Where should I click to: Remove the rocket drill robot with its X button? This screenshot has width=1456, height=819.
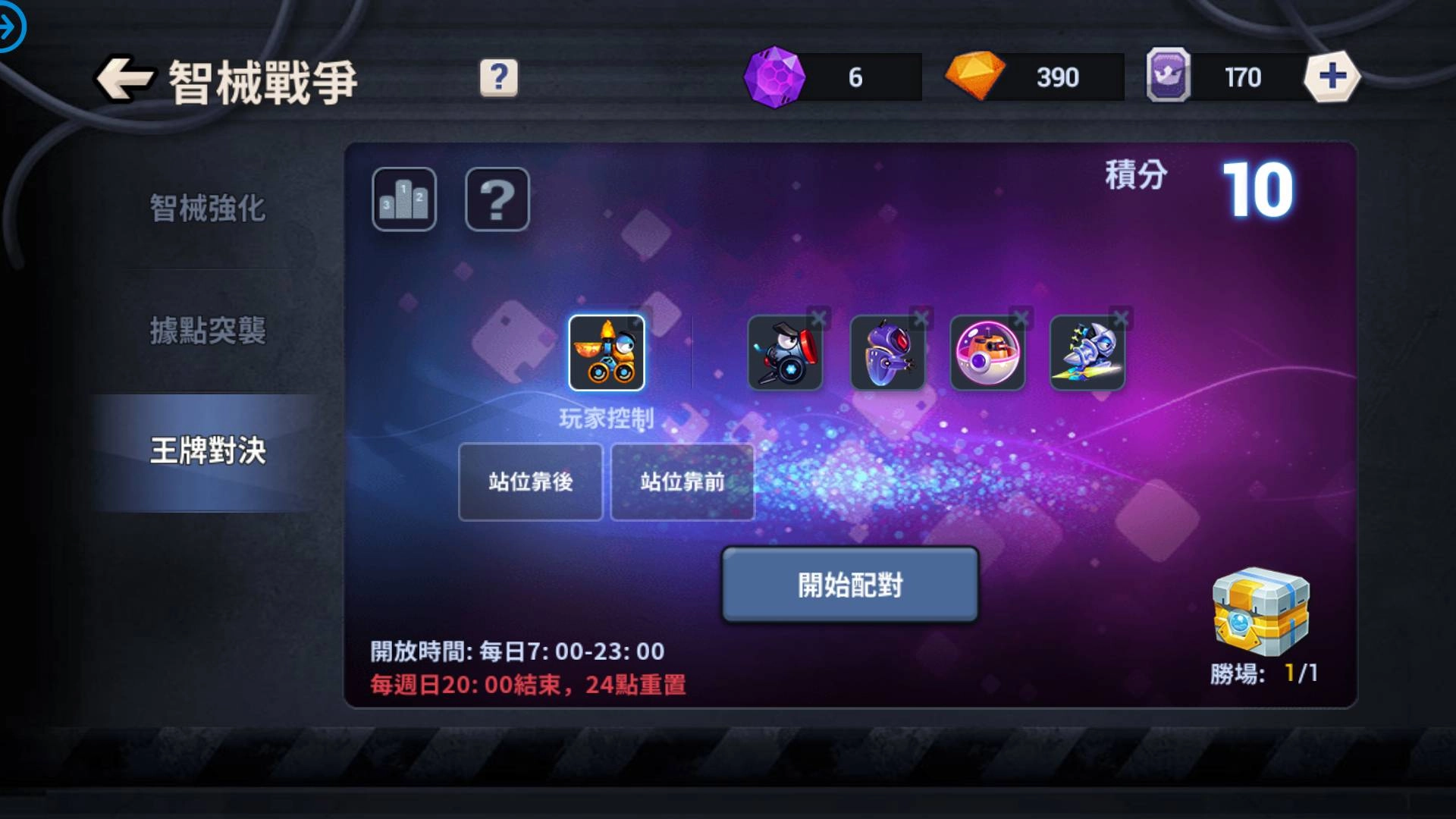(x=1121, y=318)
